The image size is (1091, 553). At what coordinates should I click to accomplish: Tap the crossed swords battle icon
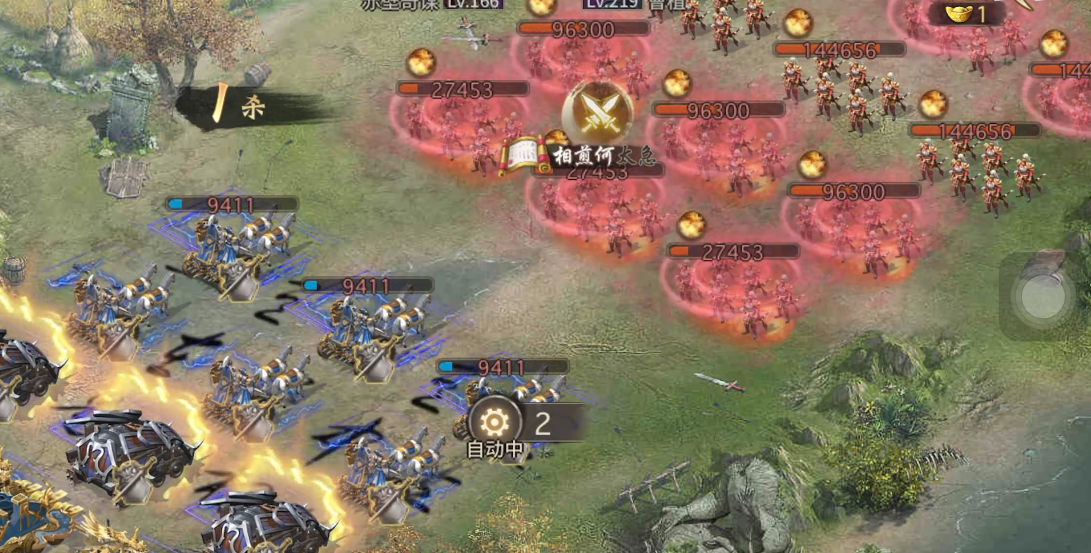(597, 109)
